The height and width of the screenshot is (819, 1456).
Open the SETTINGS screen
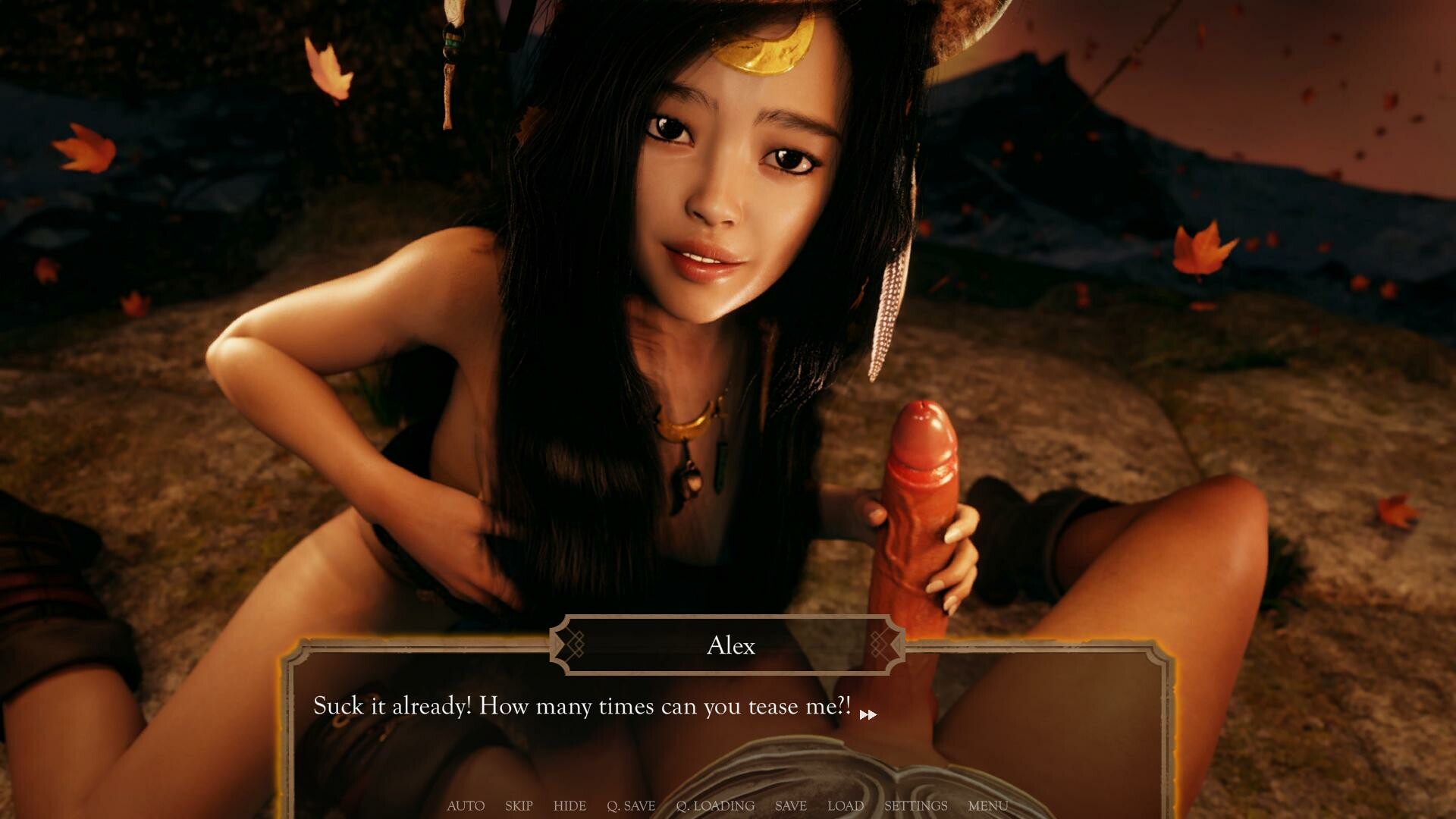[916, 806]
